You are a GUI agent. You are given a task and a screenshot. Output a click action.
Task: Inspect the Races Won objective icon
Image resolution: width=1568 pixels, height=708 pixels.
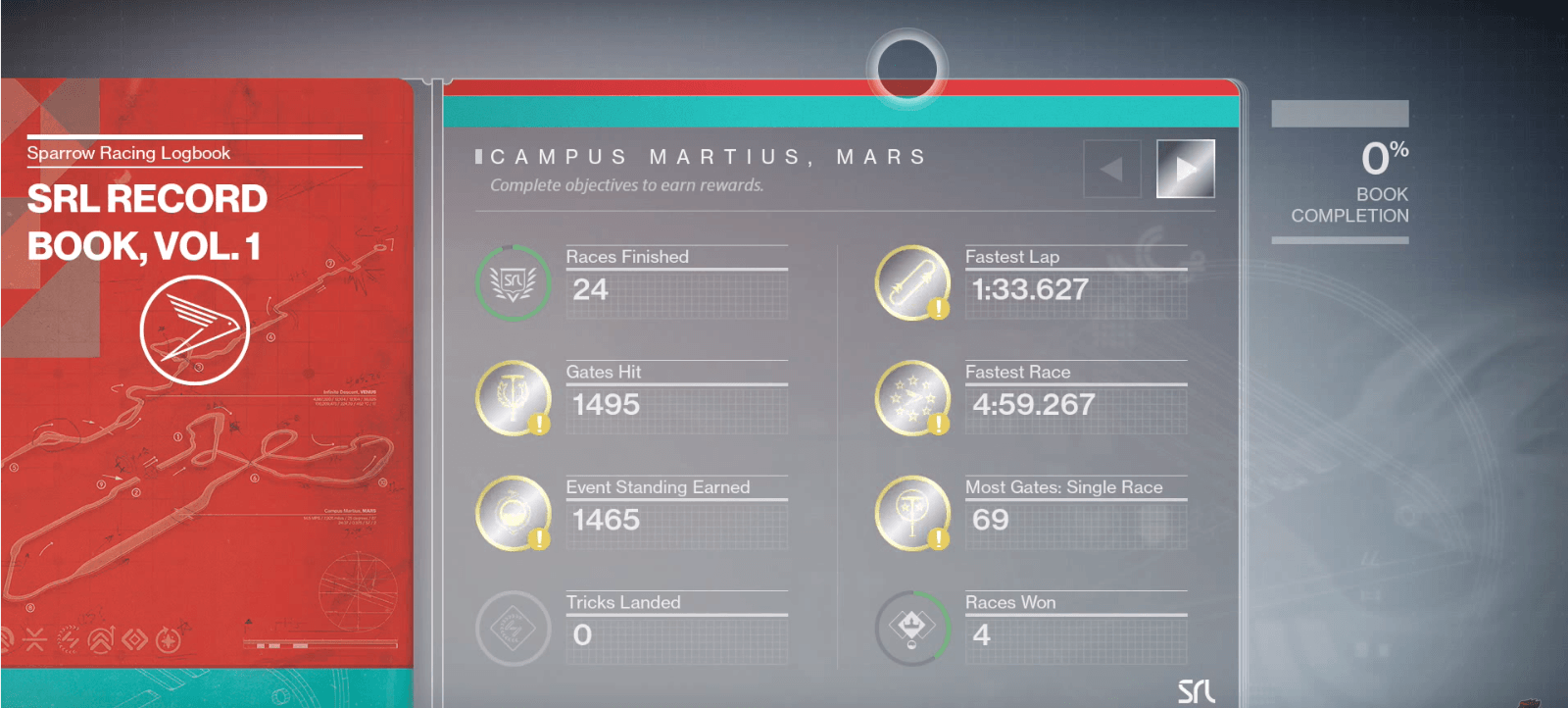[912, 629]
